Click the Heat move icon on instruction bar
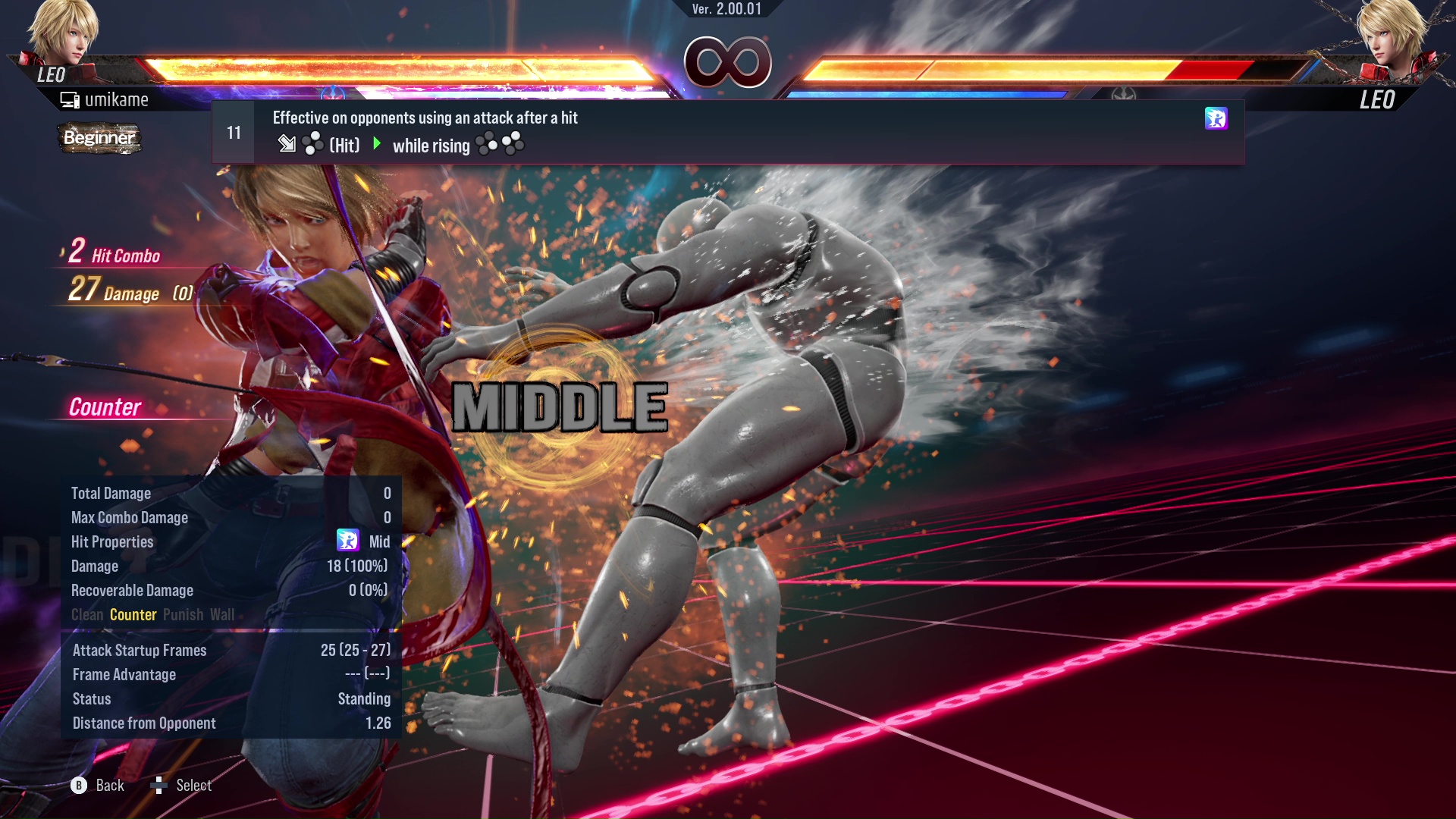This screenshot has width=1456, height=819. coord(1216,120)
